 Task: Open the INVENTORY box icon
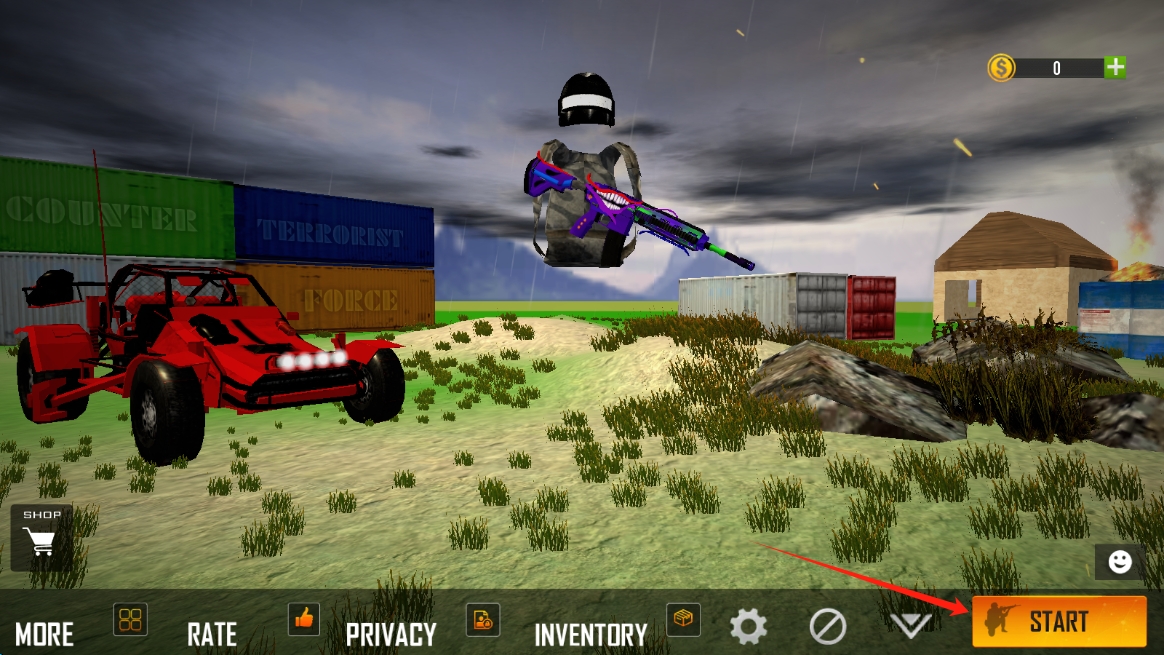coord(683,620)
